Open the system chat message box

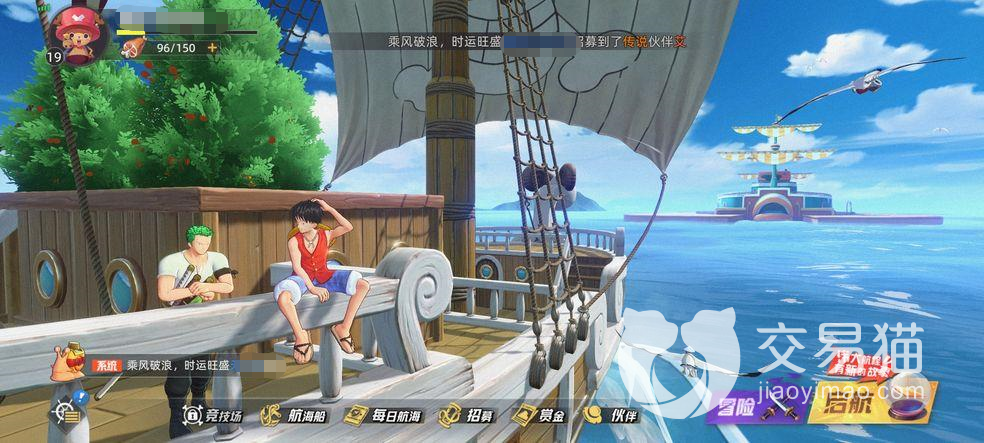[170, 366]
